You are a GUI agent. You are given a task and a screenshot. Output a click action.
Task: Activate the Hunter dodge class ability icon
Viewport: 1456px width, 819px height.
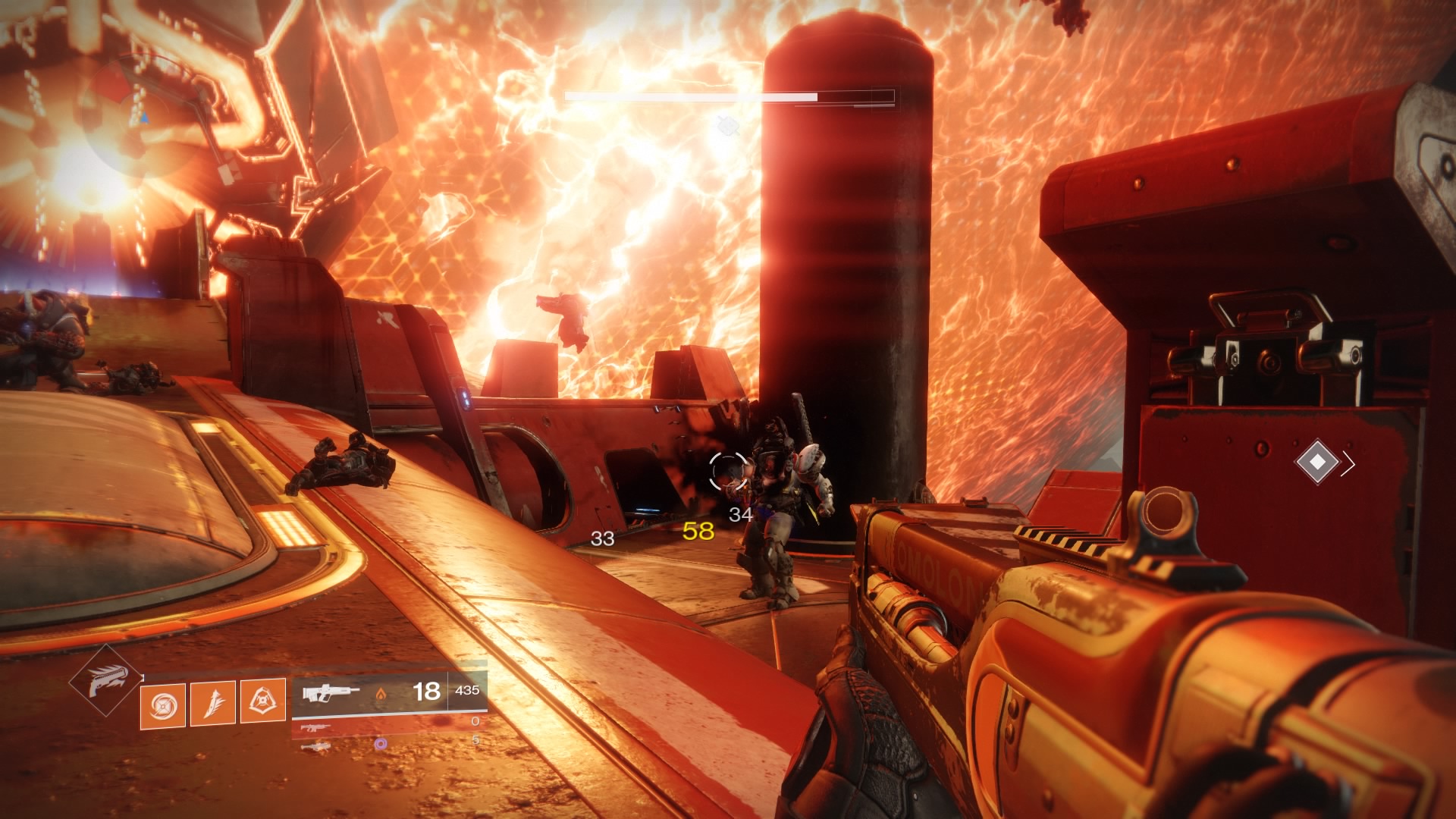click(263, 701)
